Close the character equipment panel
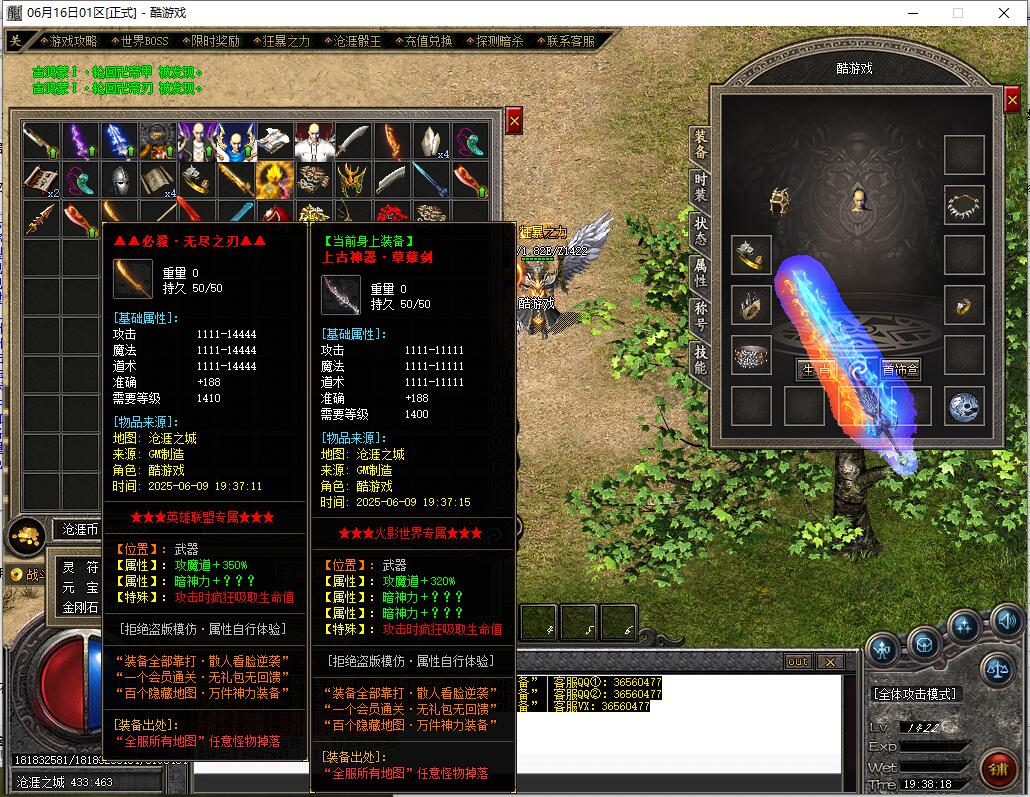The image size is (1030, 797). point(1012,100)
